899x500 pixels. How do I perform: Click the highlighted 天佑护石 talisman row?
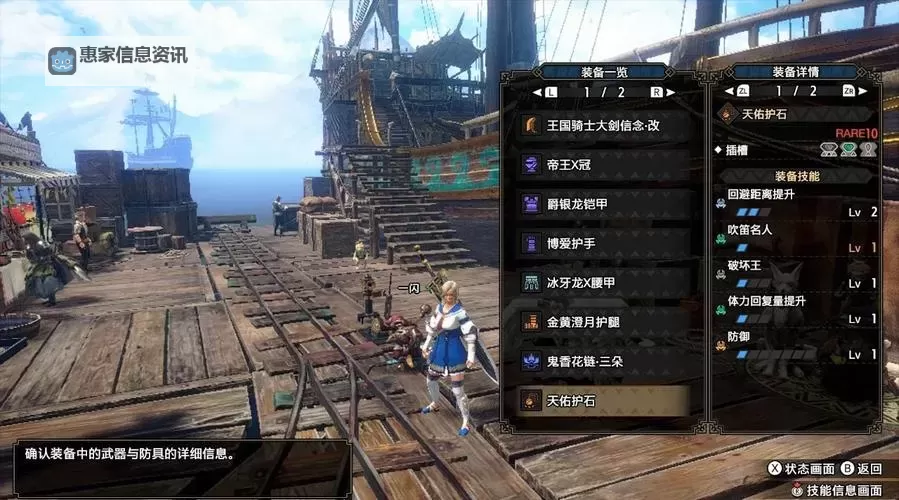click(603, 401)
